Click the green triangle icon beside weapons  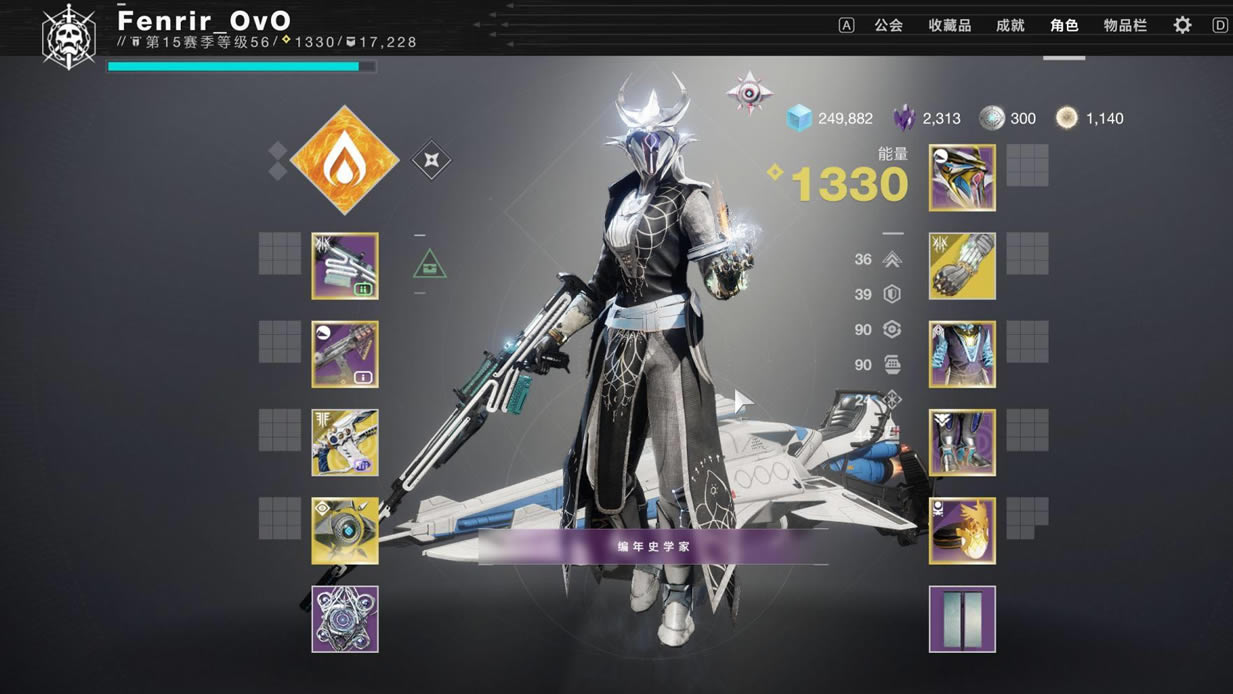point(430,265)
